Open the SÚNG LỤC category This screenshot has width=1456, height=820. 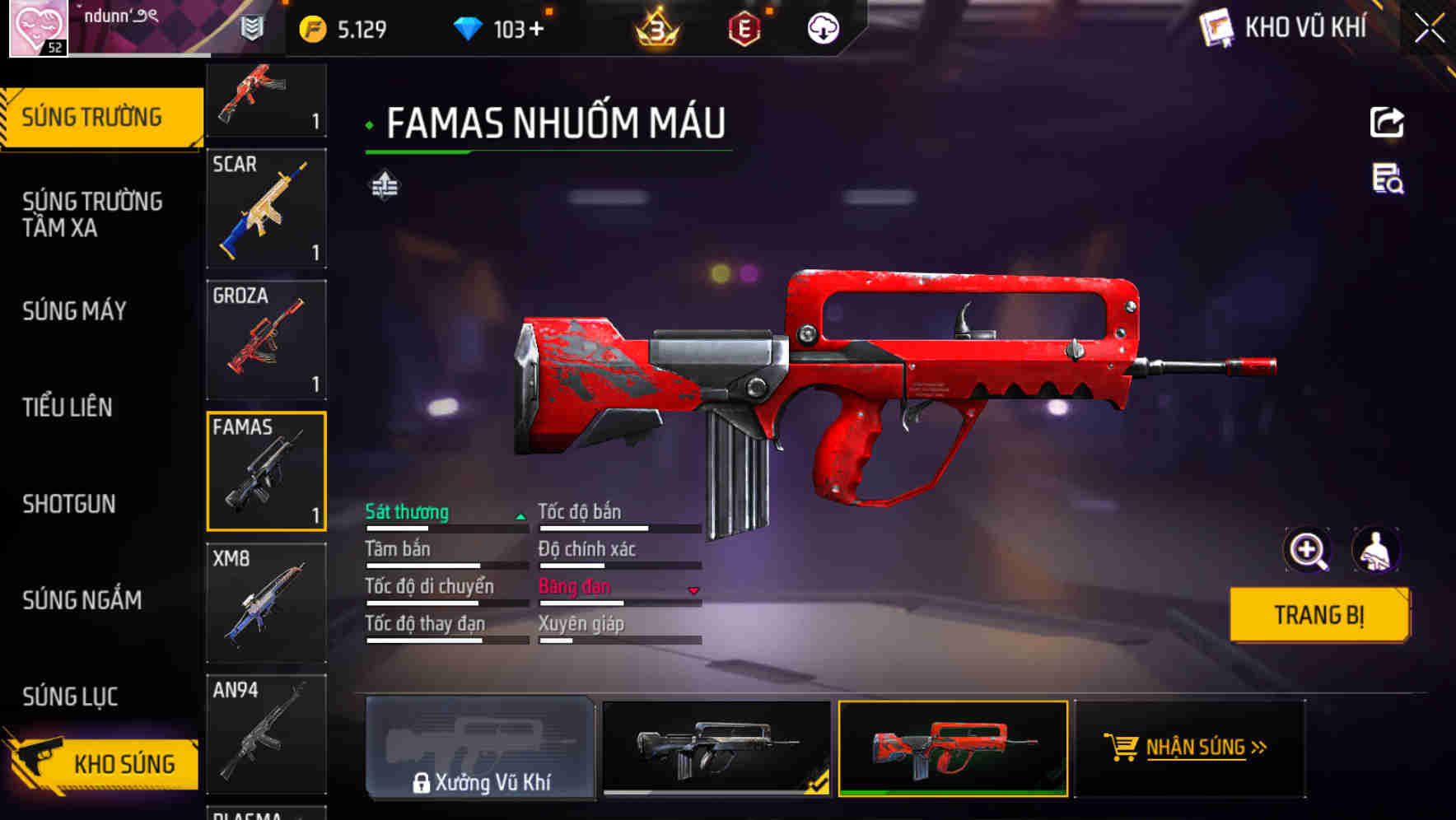(x=70, y=697)
